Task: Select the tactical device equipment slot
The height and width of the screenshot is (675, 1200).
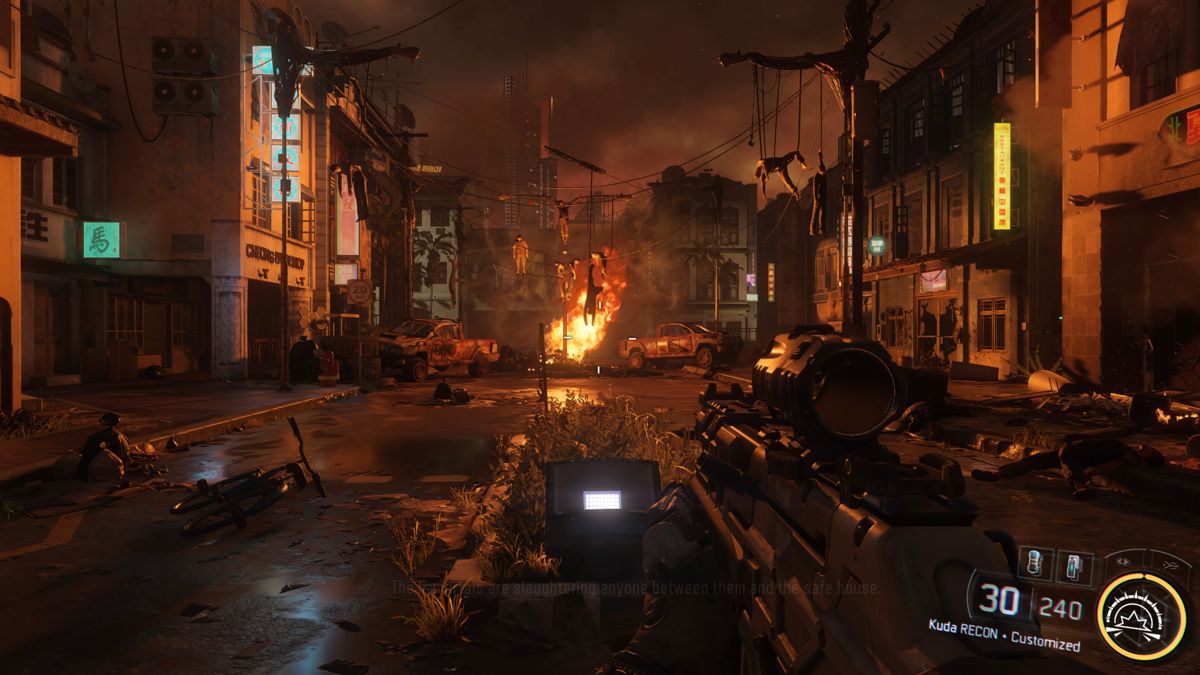Action: [x=1074, y=567]
